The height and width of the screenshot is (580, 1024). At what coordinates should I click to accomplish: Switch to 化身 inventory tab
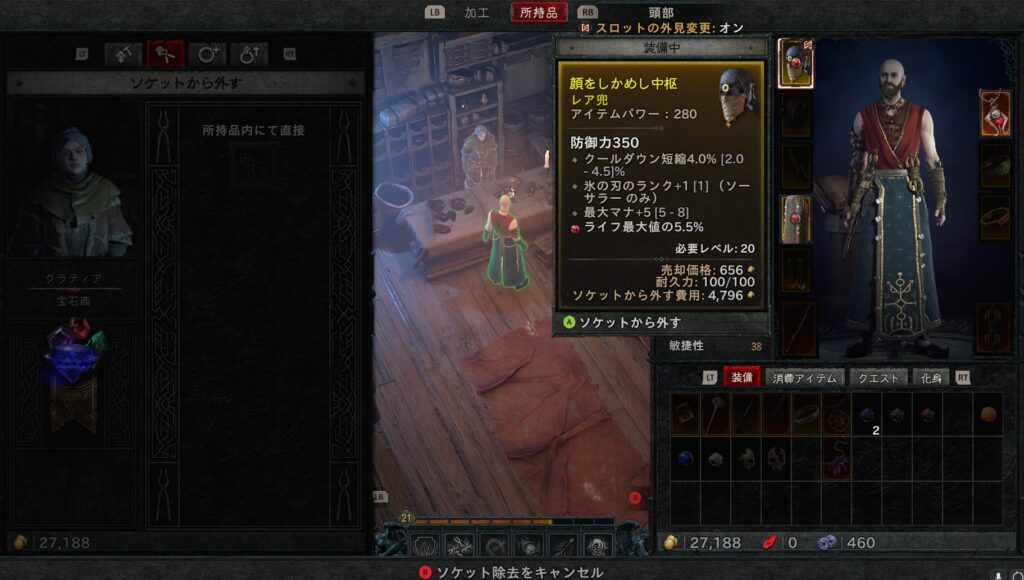coord(931,377)
